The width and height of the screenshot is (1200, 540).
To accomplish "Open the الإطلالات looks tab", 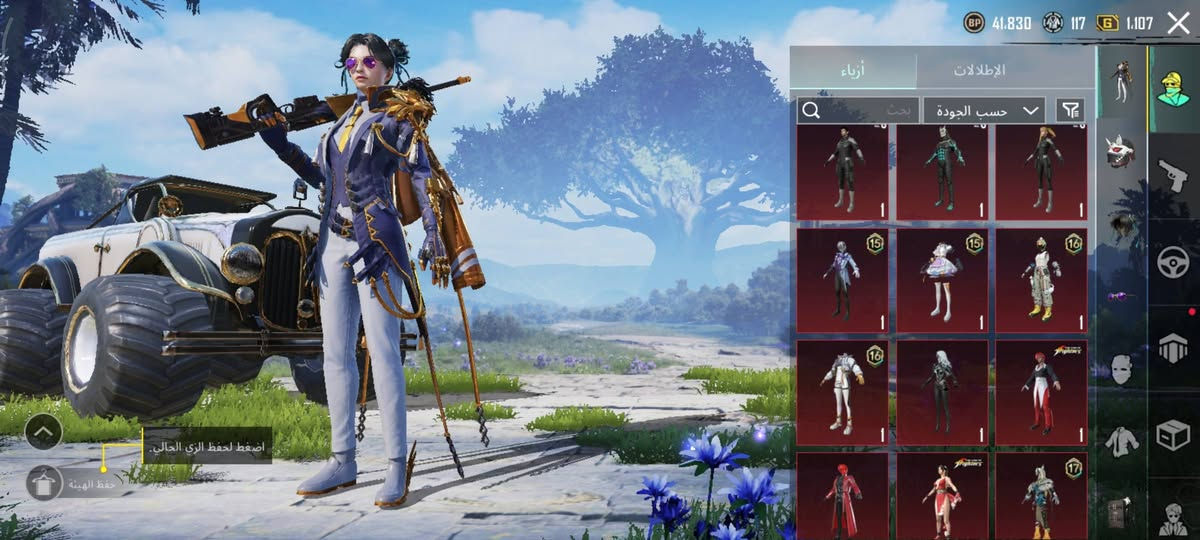I will pyautogui.click(x=978, y=70).
